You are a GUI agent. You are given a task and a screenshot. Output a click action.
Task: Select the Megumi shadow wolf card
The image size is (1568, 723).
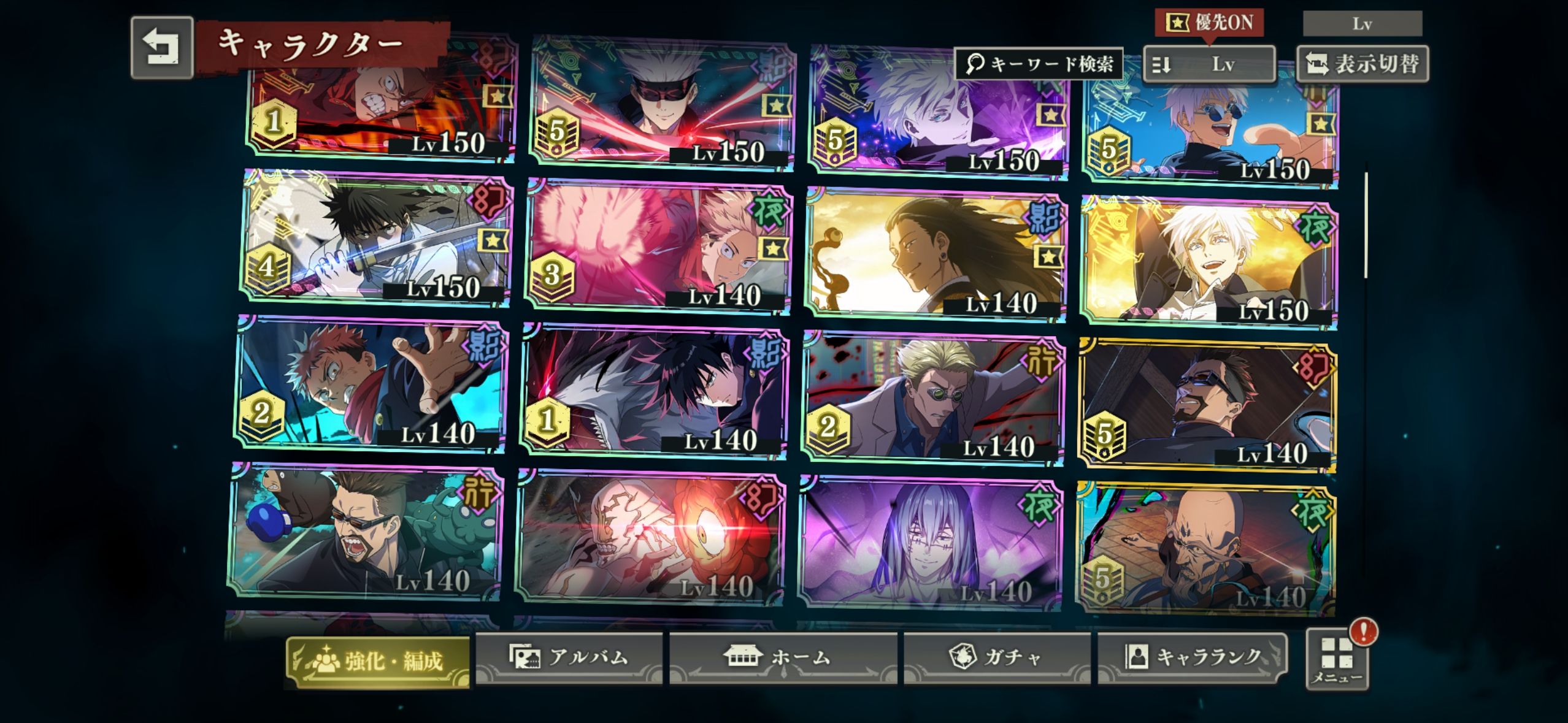pyautogui.click(x=653, y=392)
